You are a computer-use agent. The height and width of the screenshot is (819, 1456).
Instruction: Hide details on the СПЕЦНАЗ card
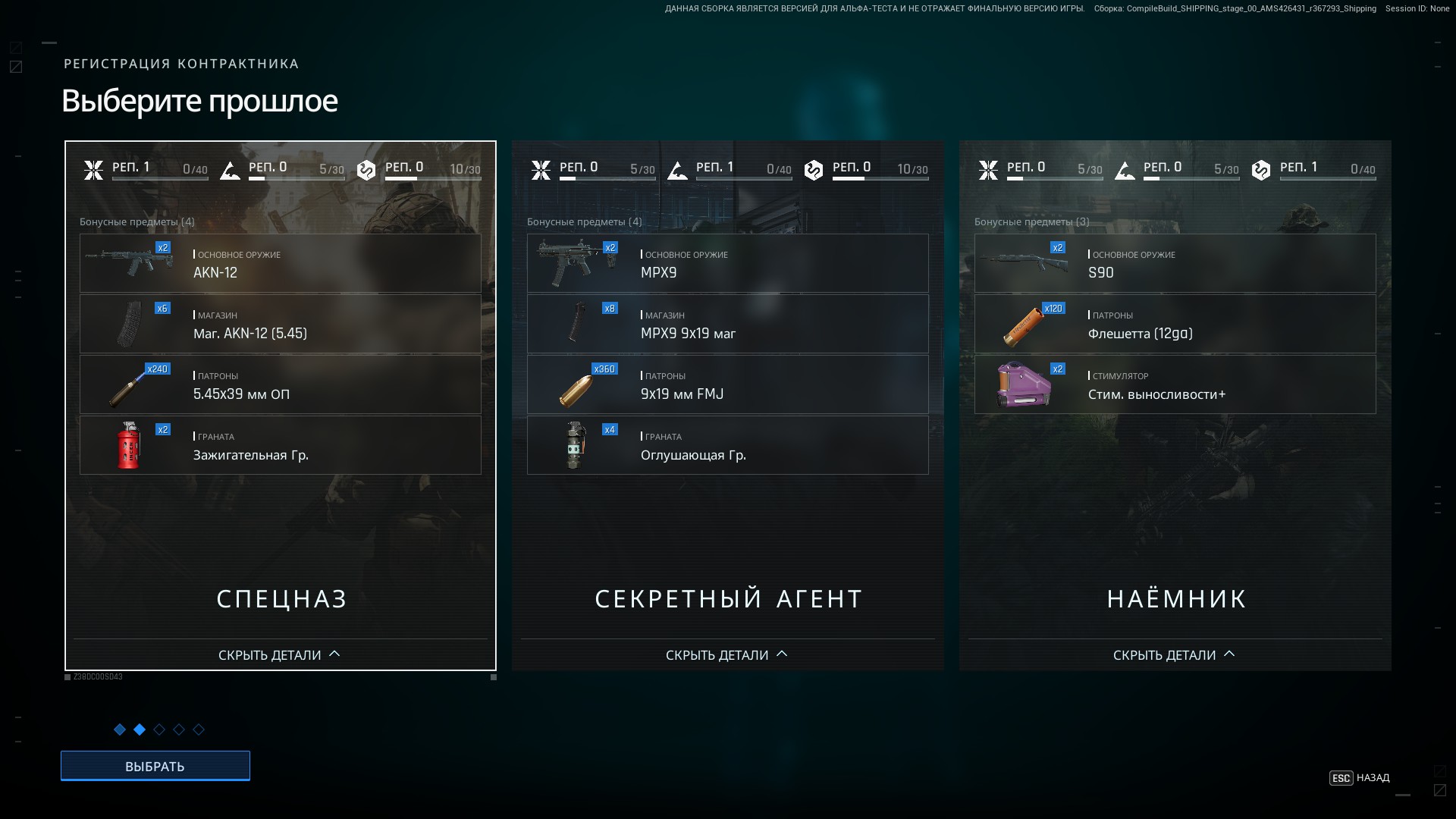coord(279,654)
